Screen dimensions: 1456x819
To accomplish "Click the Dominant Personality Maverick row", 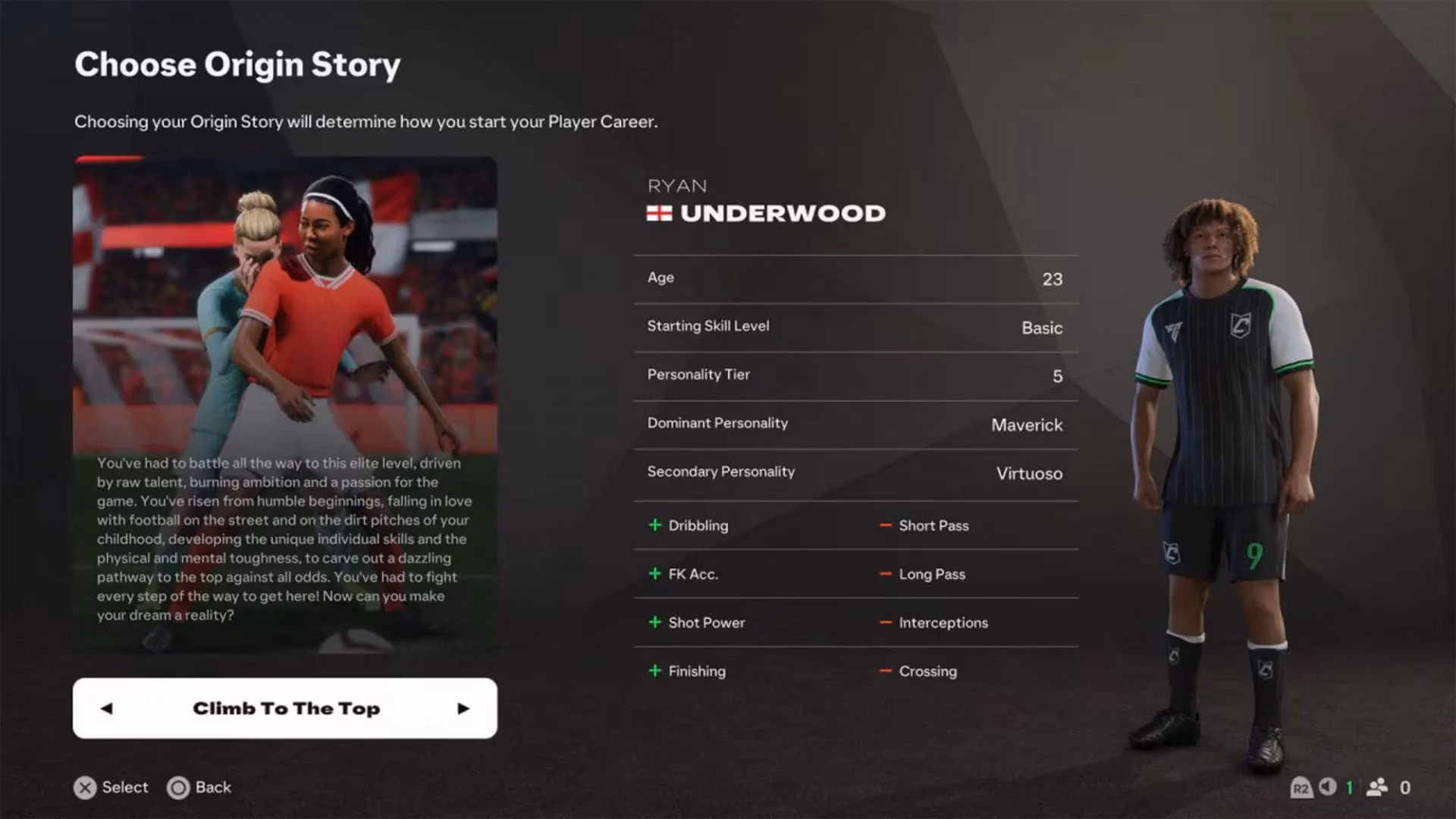I will 855,424.
